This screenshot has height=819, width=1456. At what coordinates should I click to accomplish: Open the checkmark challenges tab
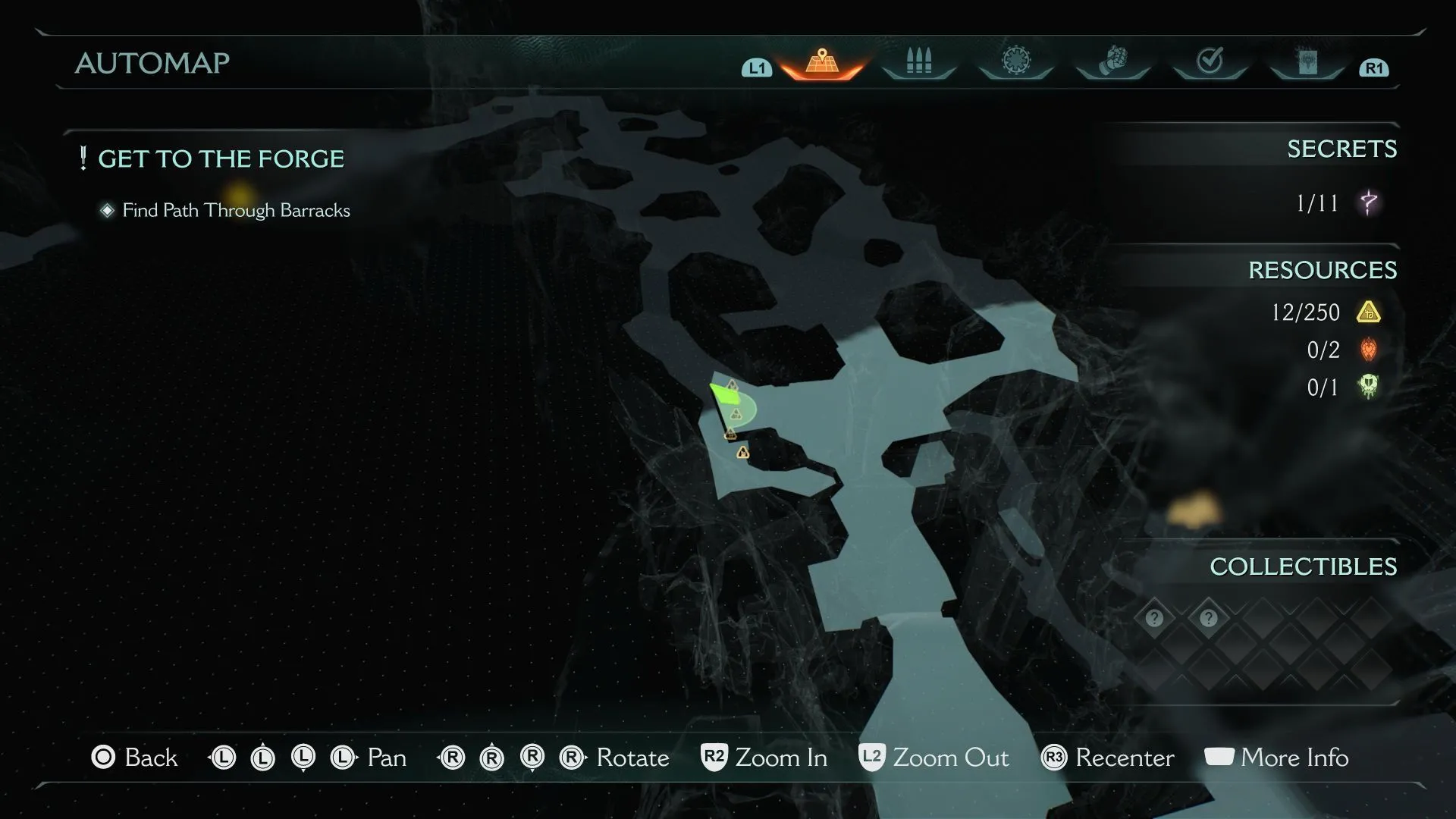[1210, 61]
